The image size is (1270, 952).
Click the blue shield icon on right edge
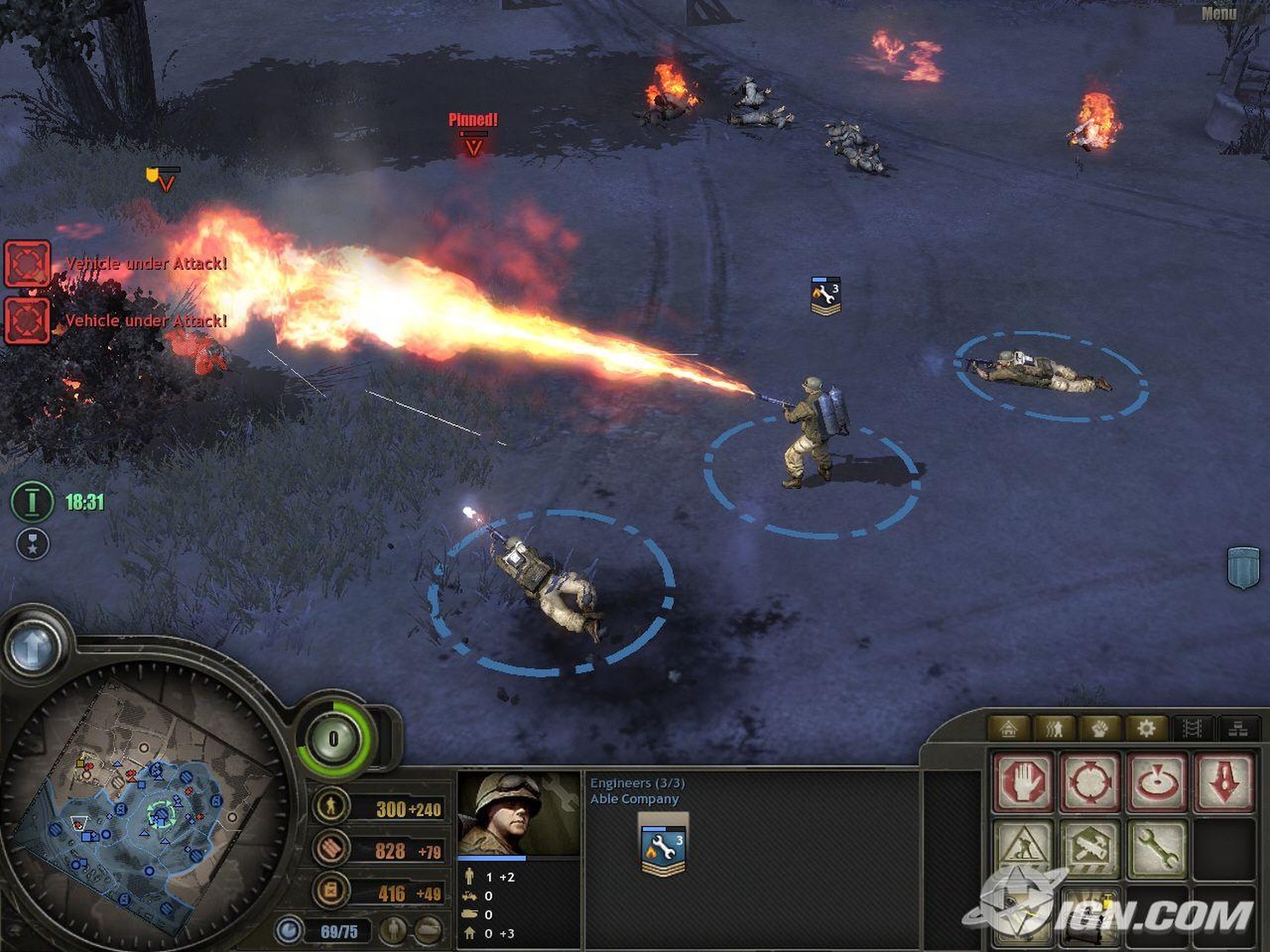coord(1243,567)
